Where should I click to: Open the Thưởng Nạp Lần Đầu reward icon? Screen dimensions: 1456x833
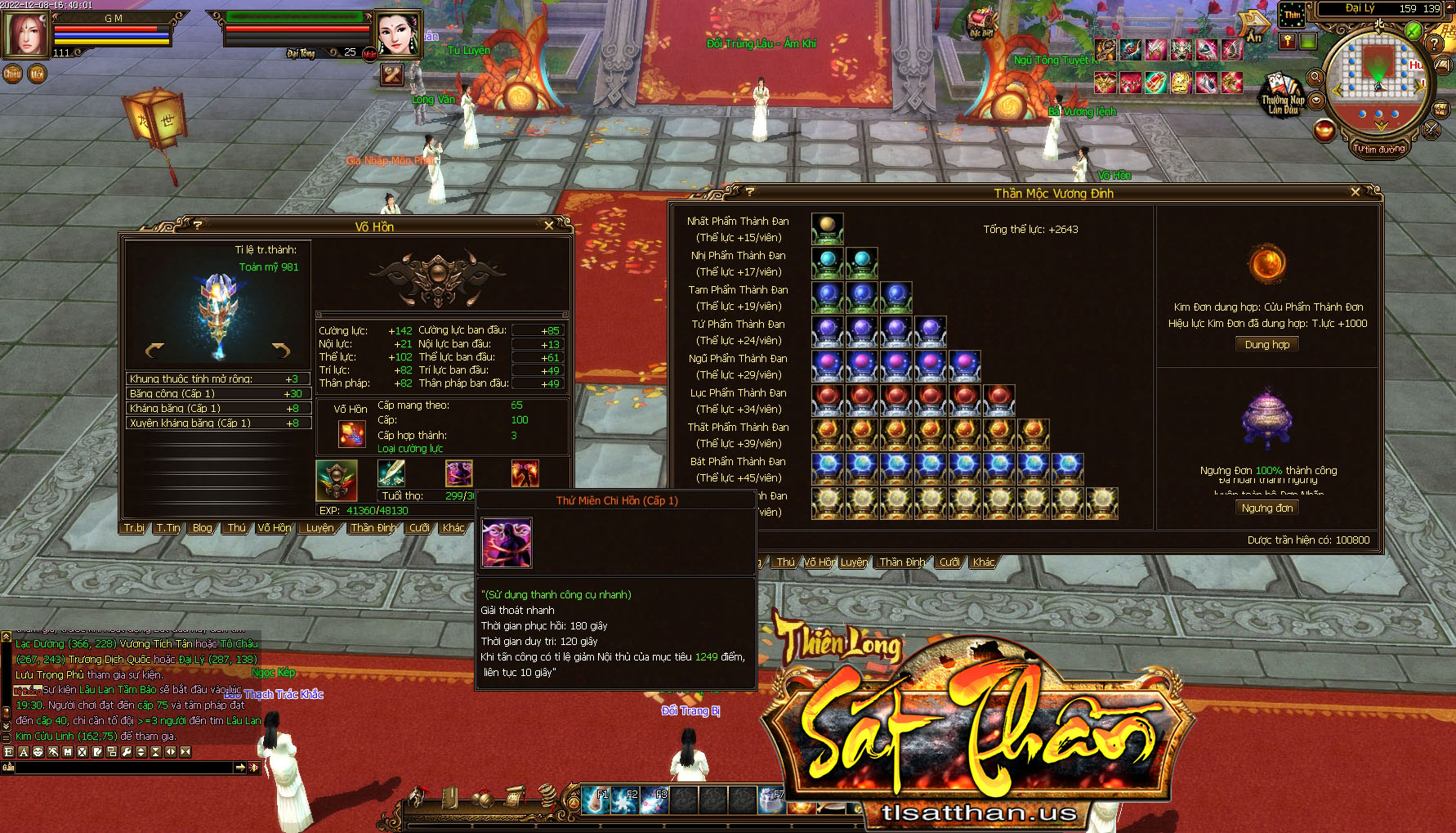(1282, 95)
